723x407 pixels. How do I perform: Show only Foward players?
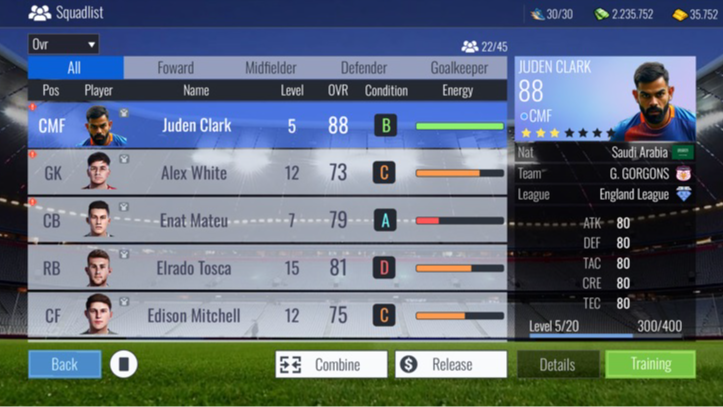pos(176,68)
